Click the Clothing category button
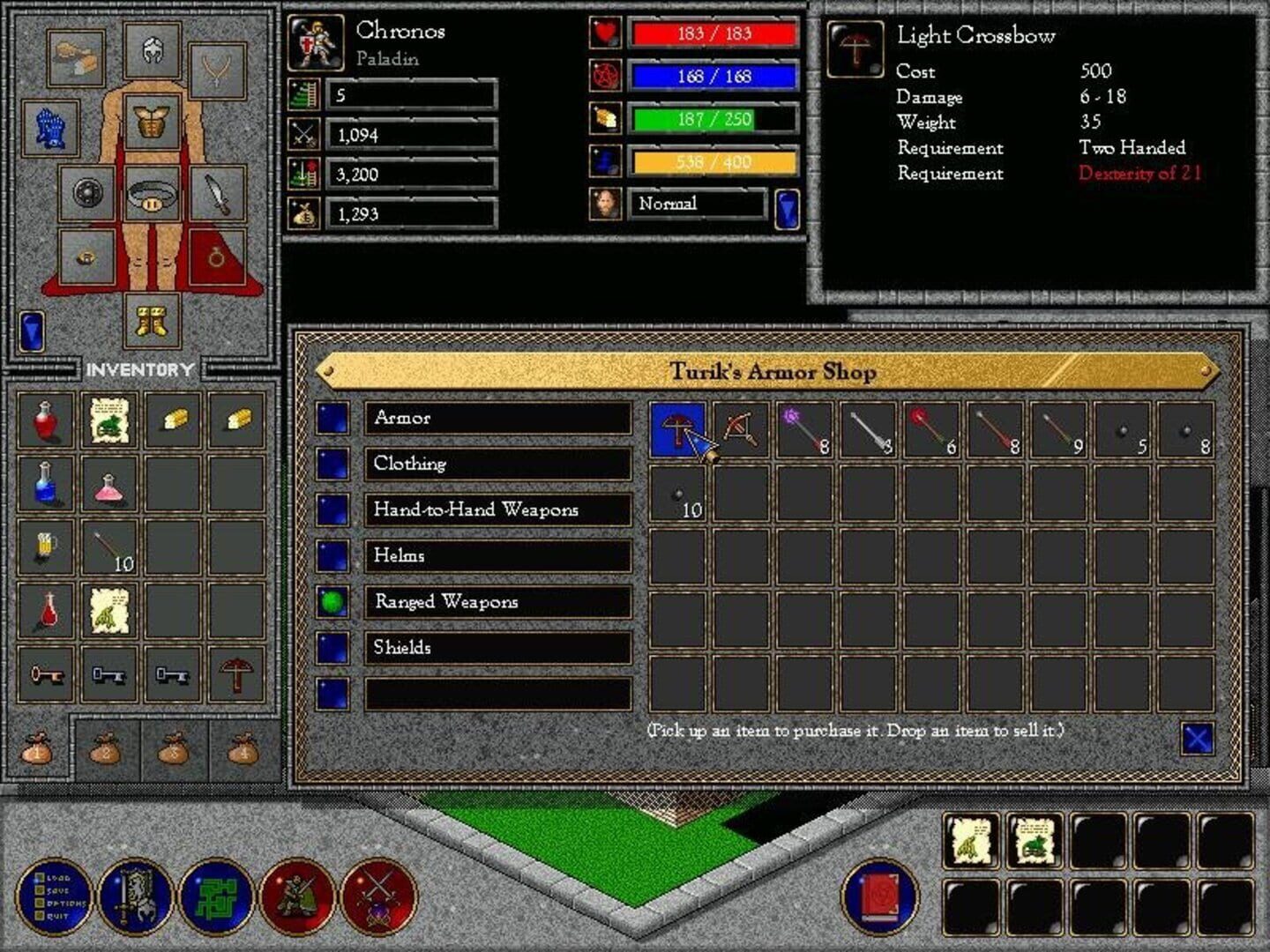 497,464
